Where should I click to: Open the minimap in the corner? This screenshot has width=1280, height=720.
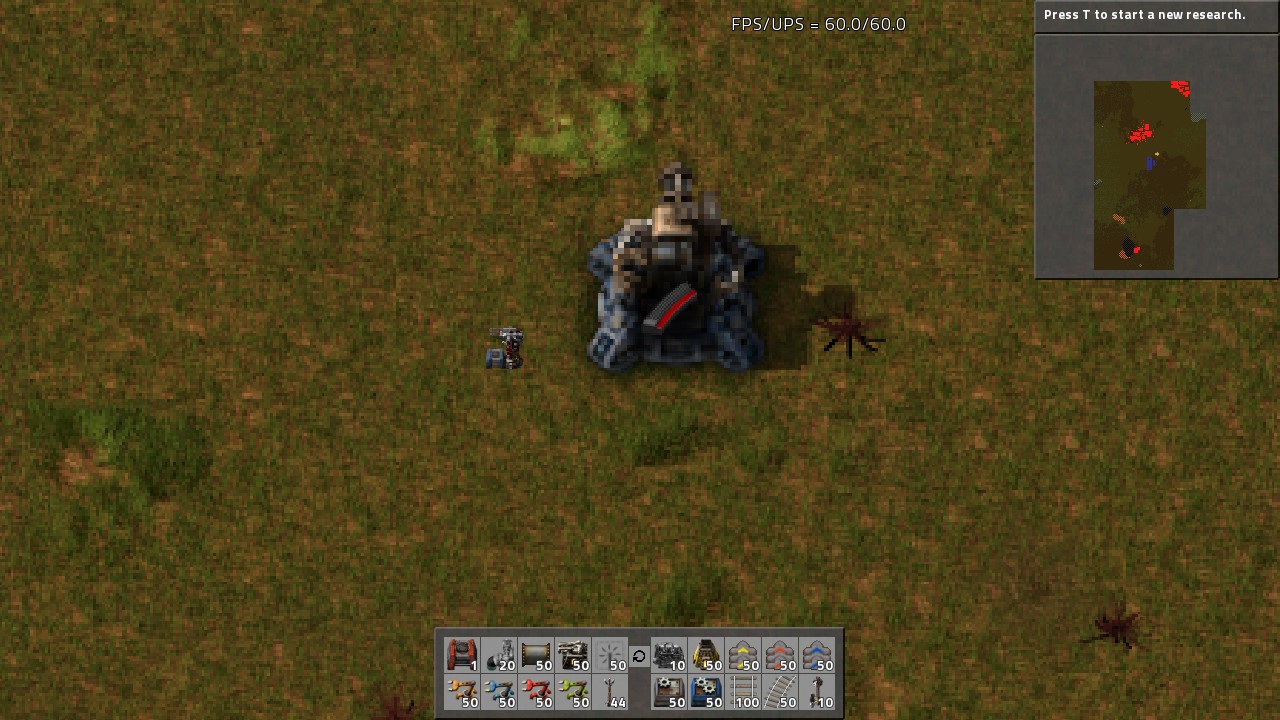point(1156,156)
